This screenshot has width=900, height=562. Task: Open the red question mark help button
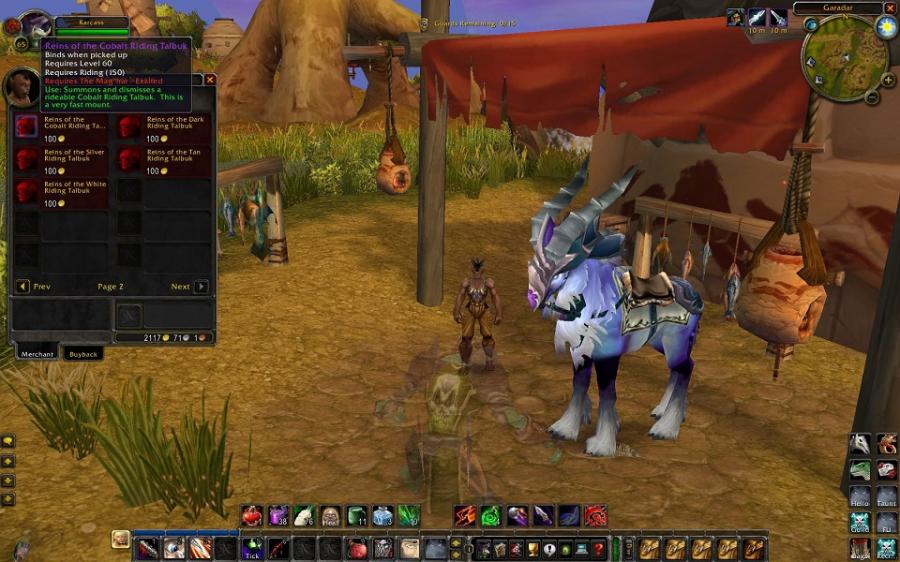(598, 548)
